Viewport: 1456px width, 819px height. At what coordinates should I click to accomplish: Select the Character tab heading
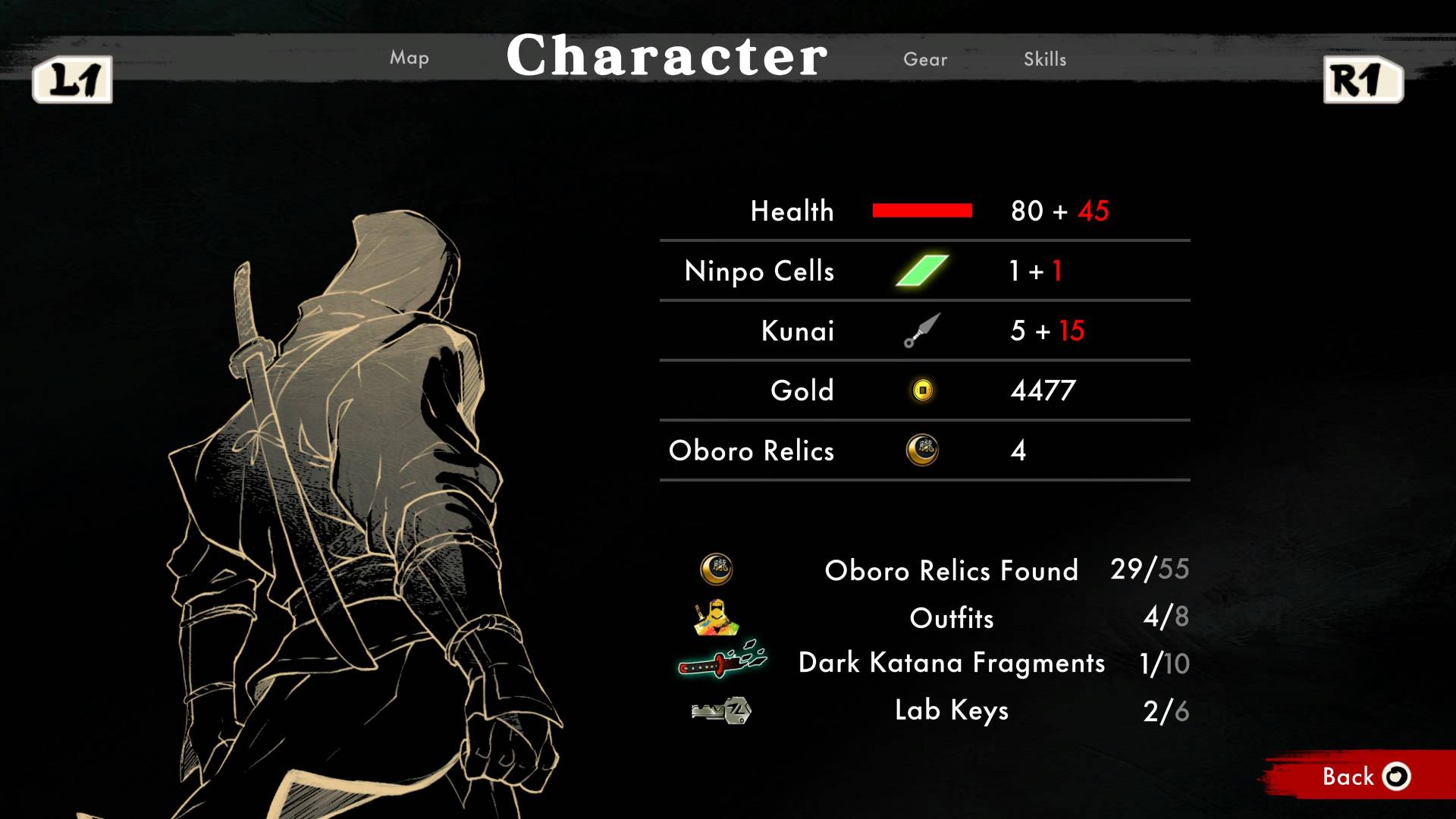point(667,56)
